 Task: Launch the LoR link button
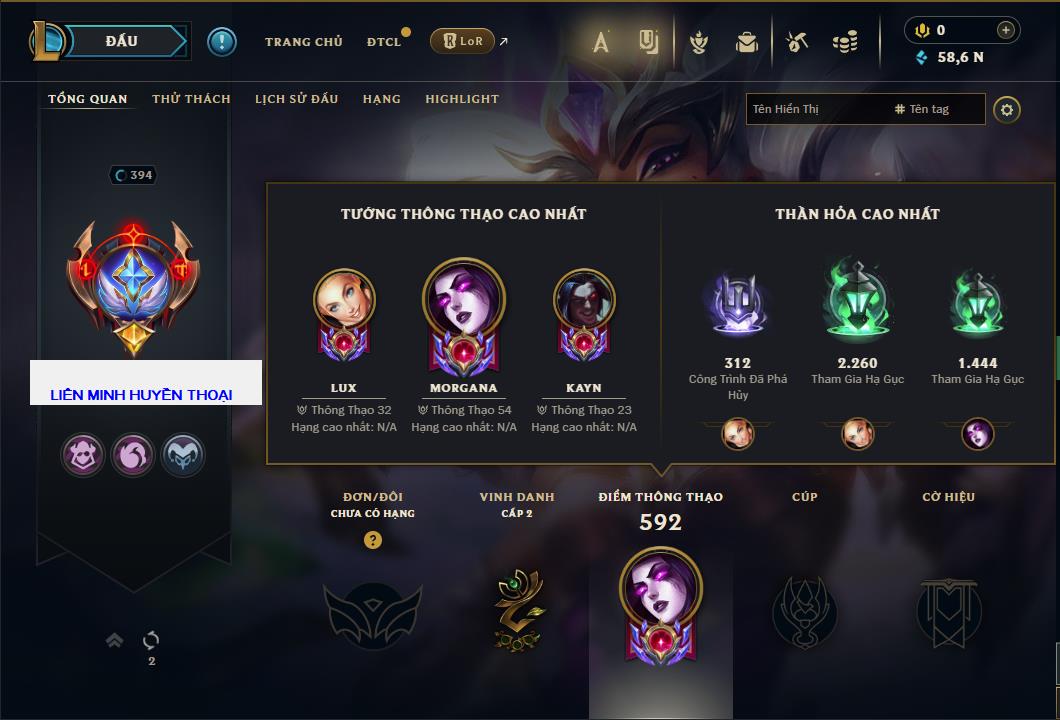coord(461,41)
